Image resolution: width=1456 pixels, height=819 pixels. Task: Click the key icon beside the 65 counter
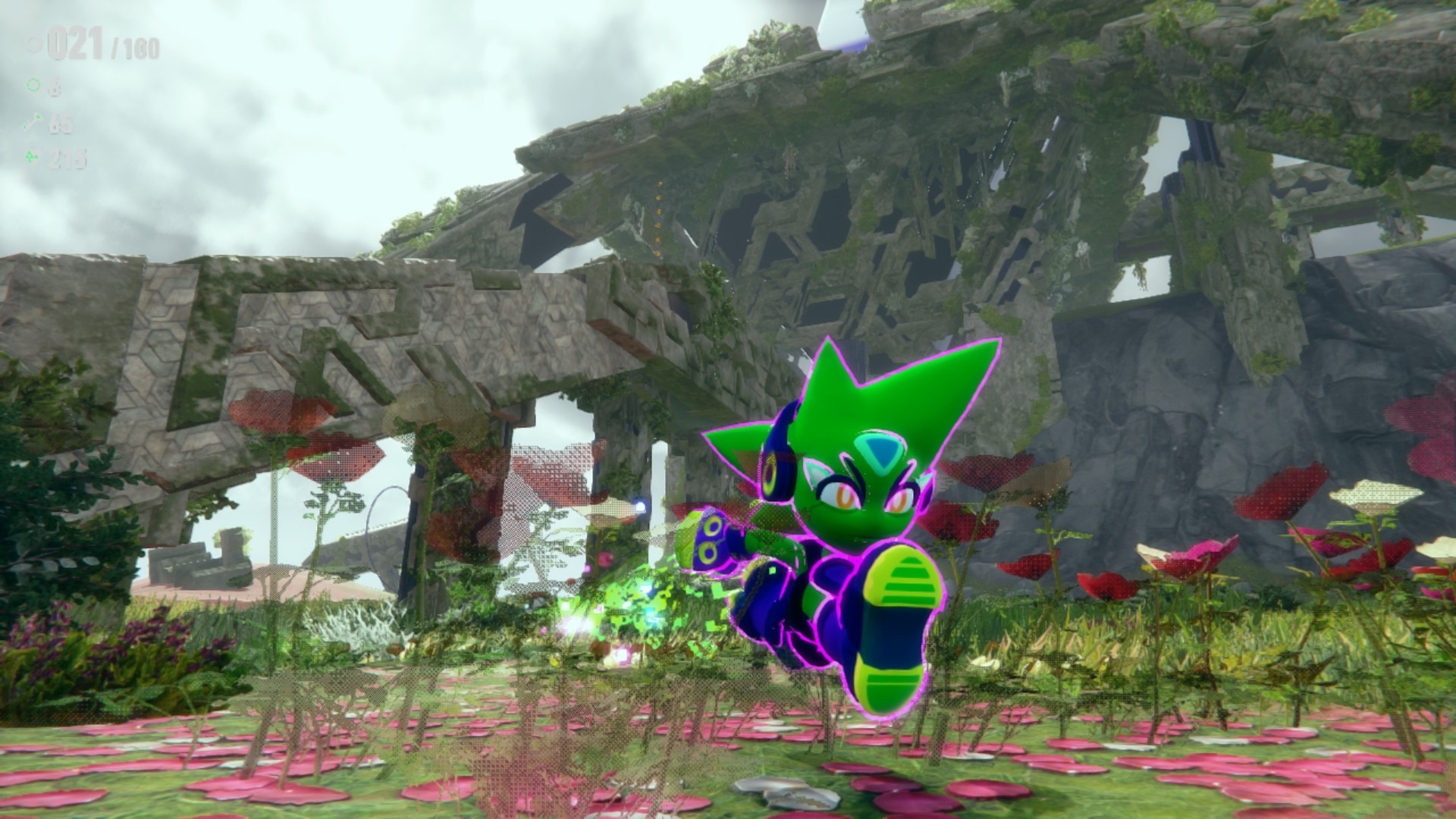(x=33, y=122)
